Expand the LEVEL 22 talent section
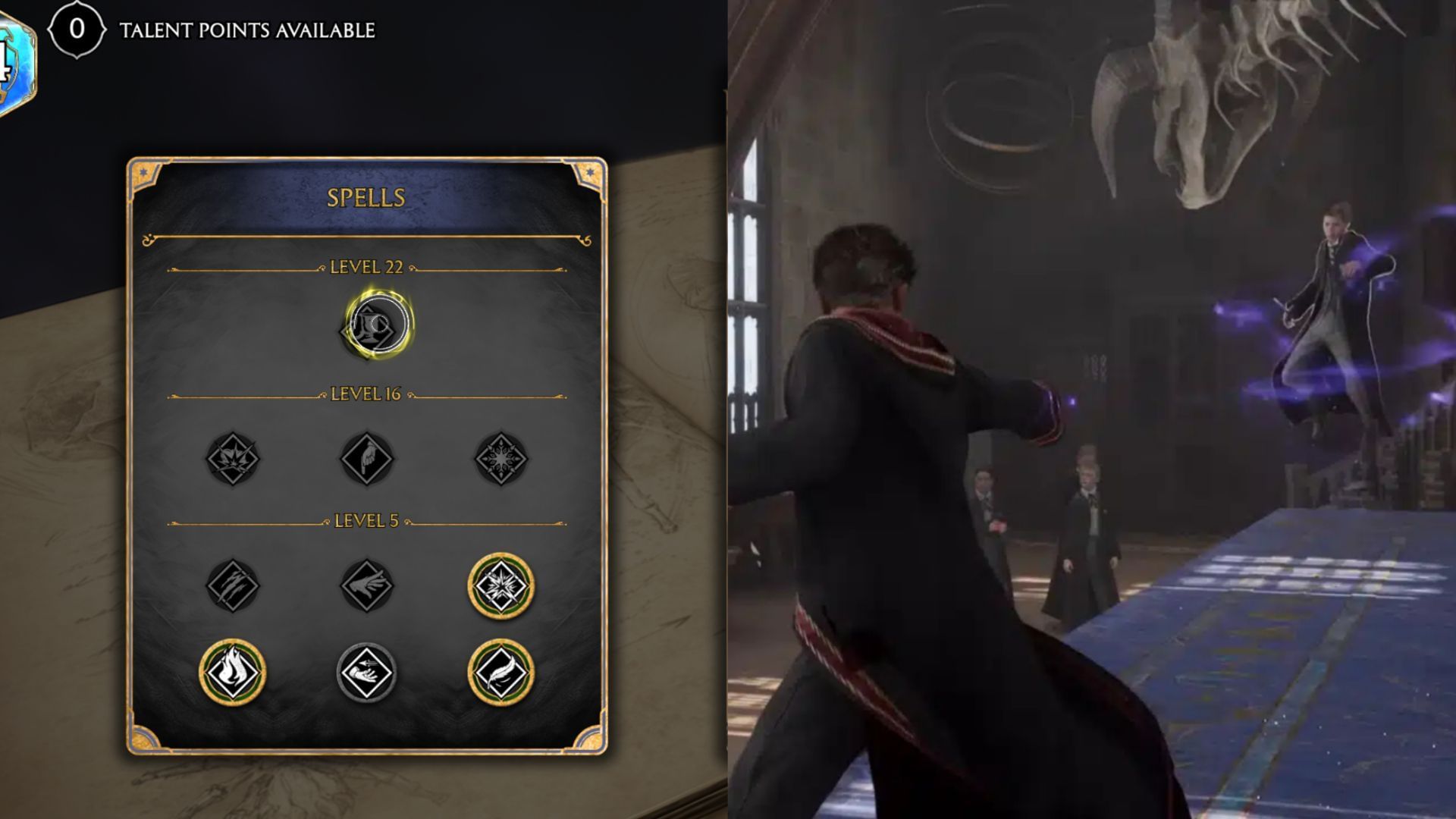The height and width of the screenshot is (819, 1456). tap(368, 265)
